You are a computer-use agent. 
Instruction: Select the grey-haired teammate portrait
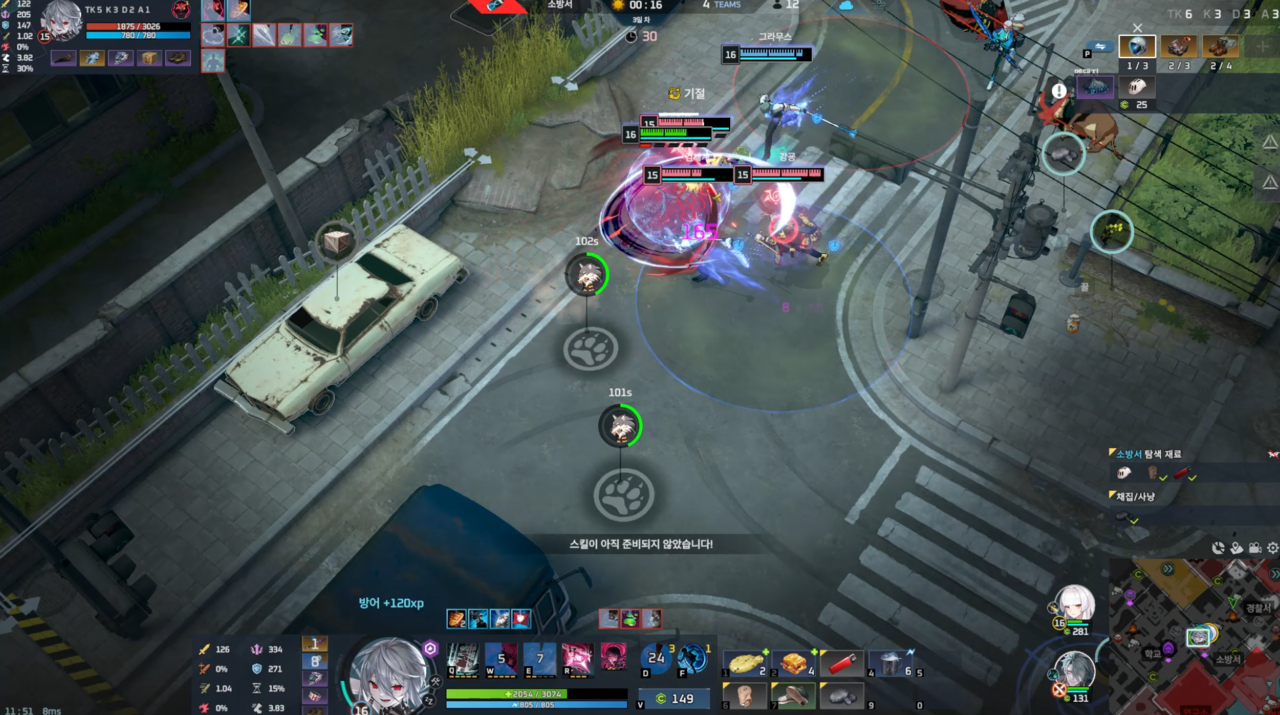tap(1075, 670)
